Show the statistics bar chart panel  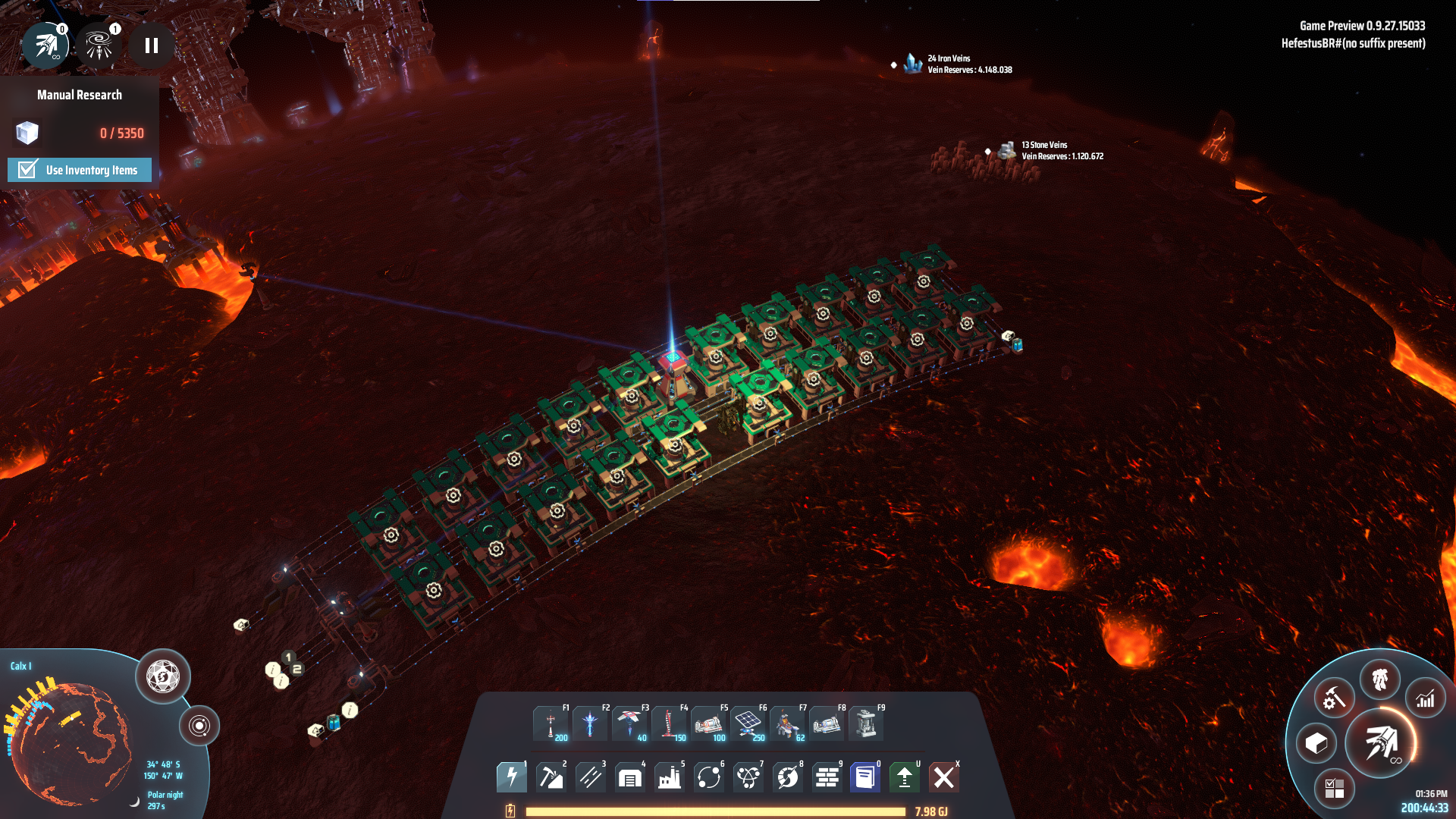point(1426,698)
